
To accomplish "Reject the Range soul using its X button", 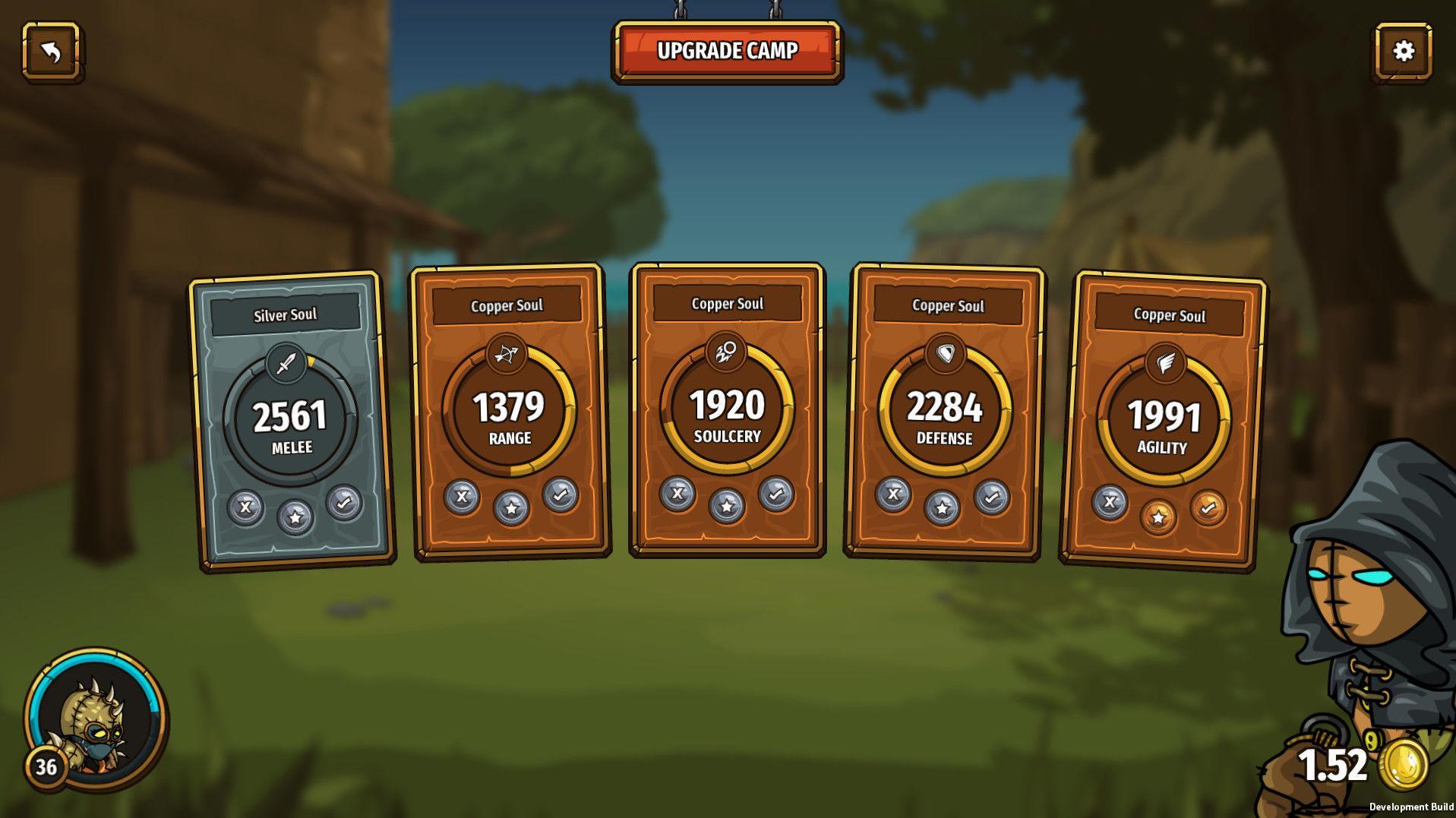I will pyautogui.click(x=463, y=498).
